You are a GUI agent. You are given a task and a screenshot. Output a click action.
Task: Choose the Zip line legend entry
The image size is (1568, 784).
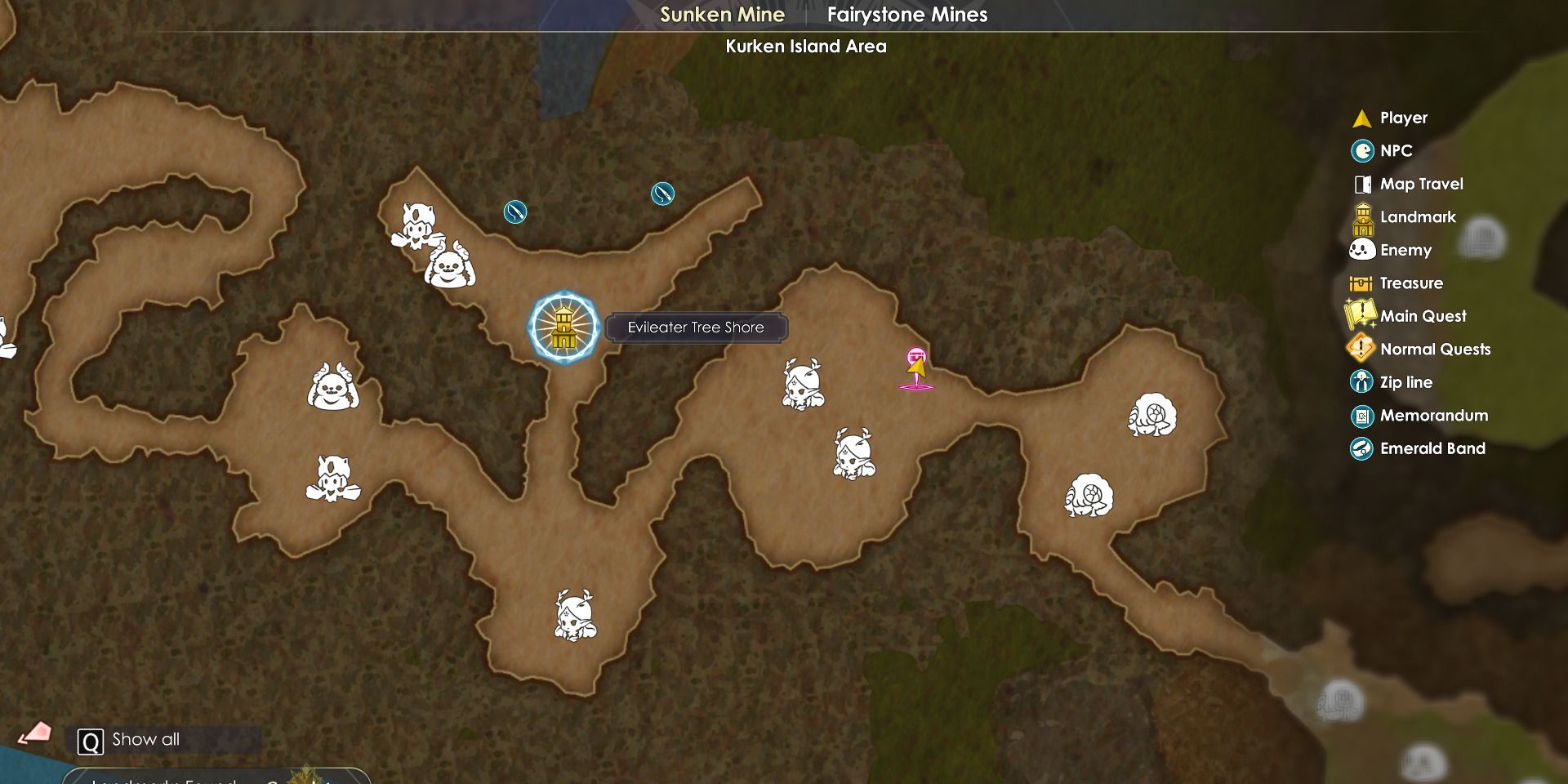pyautogui.click(x=1405, y=382)
